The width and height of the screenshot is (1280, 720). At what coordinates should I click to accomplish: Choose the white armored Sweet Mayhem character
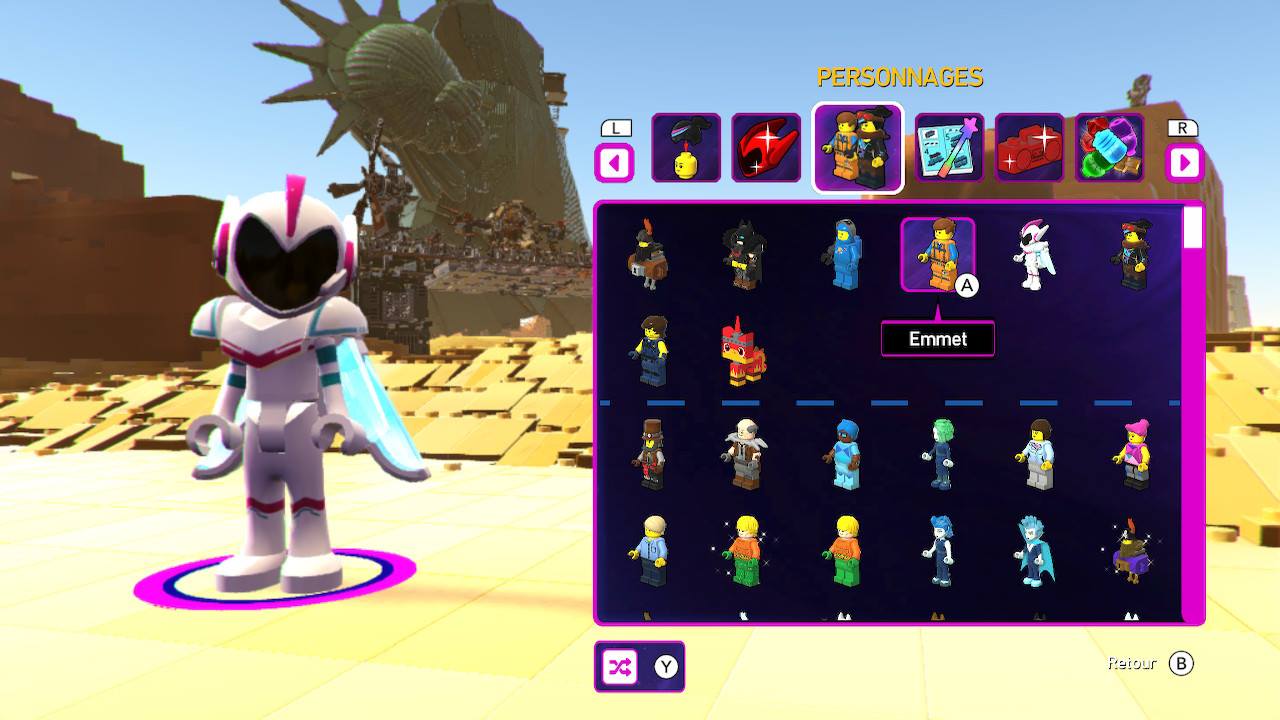click(1033, 255)
